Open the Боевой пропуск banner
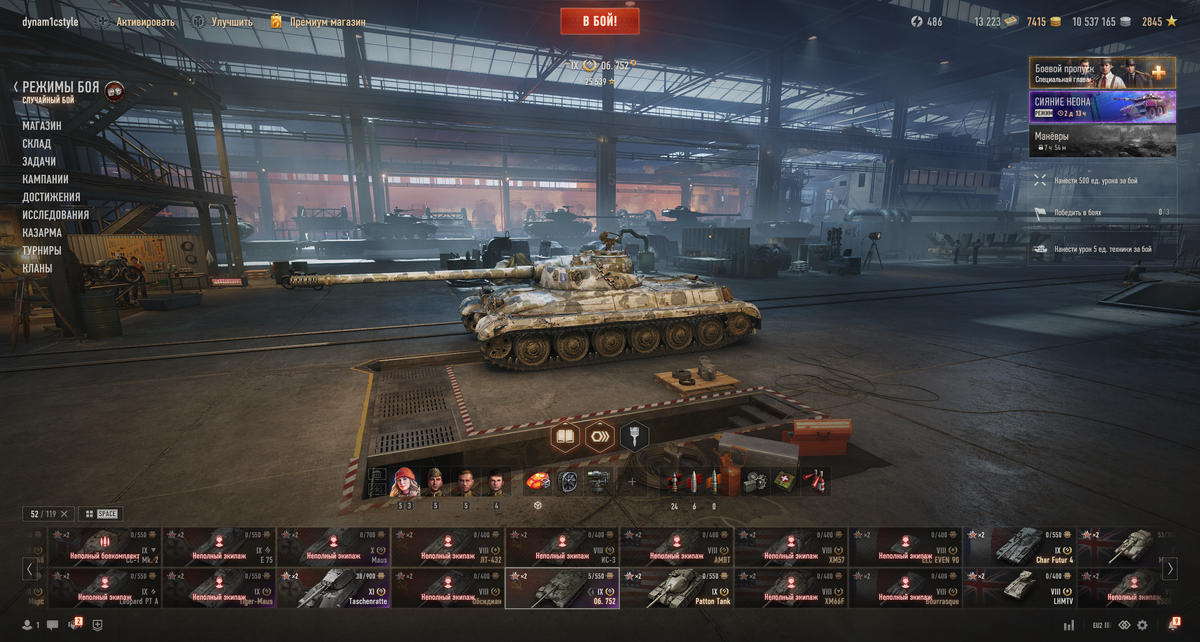Screen dimensions: 1200x642 (x=1088, y=73)
